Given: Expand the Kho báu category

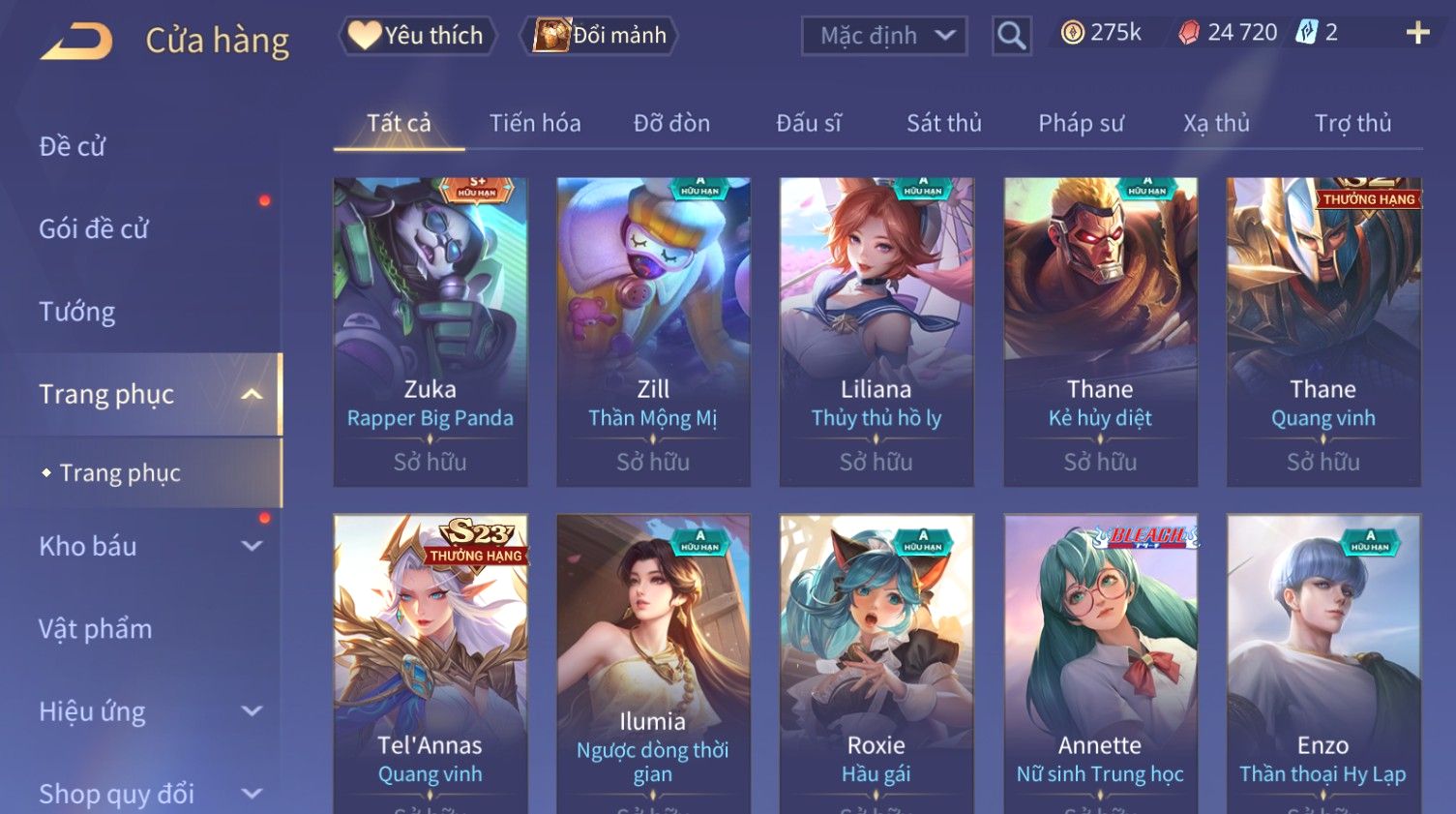Looking at the screenshot, I should 145,546.
